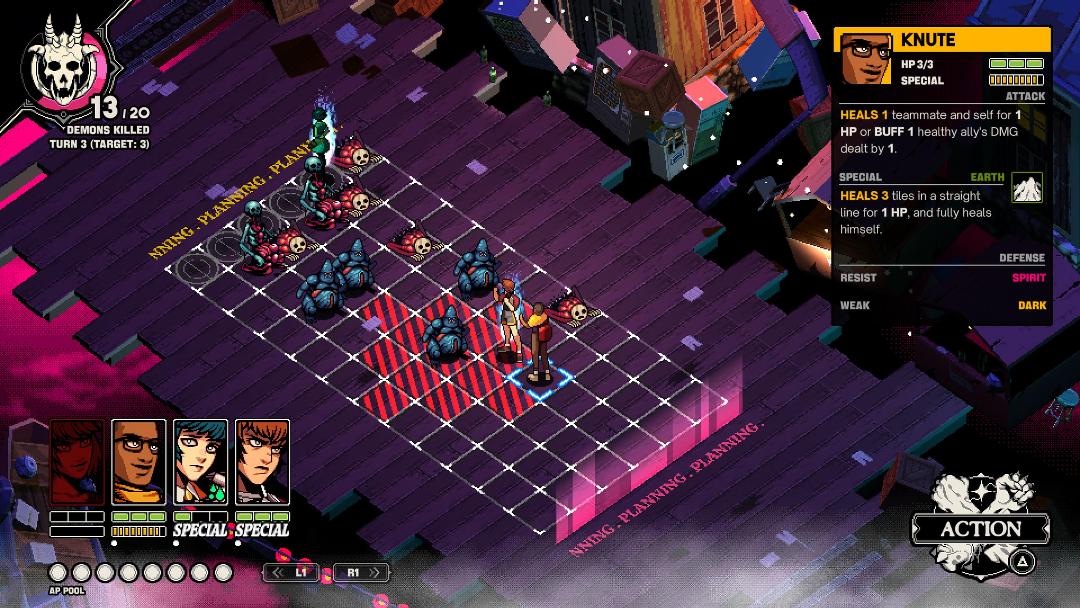Click the ACTION button

980,528
